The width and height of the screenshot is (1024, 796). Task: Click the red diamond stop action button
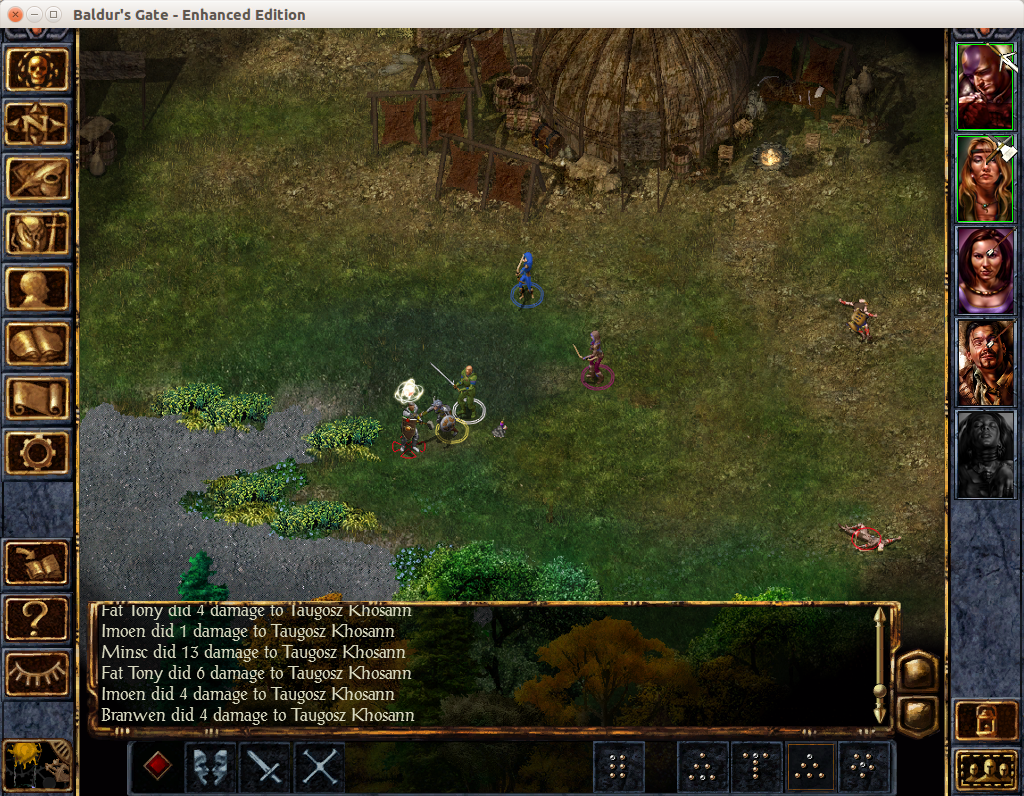(157, 767)
